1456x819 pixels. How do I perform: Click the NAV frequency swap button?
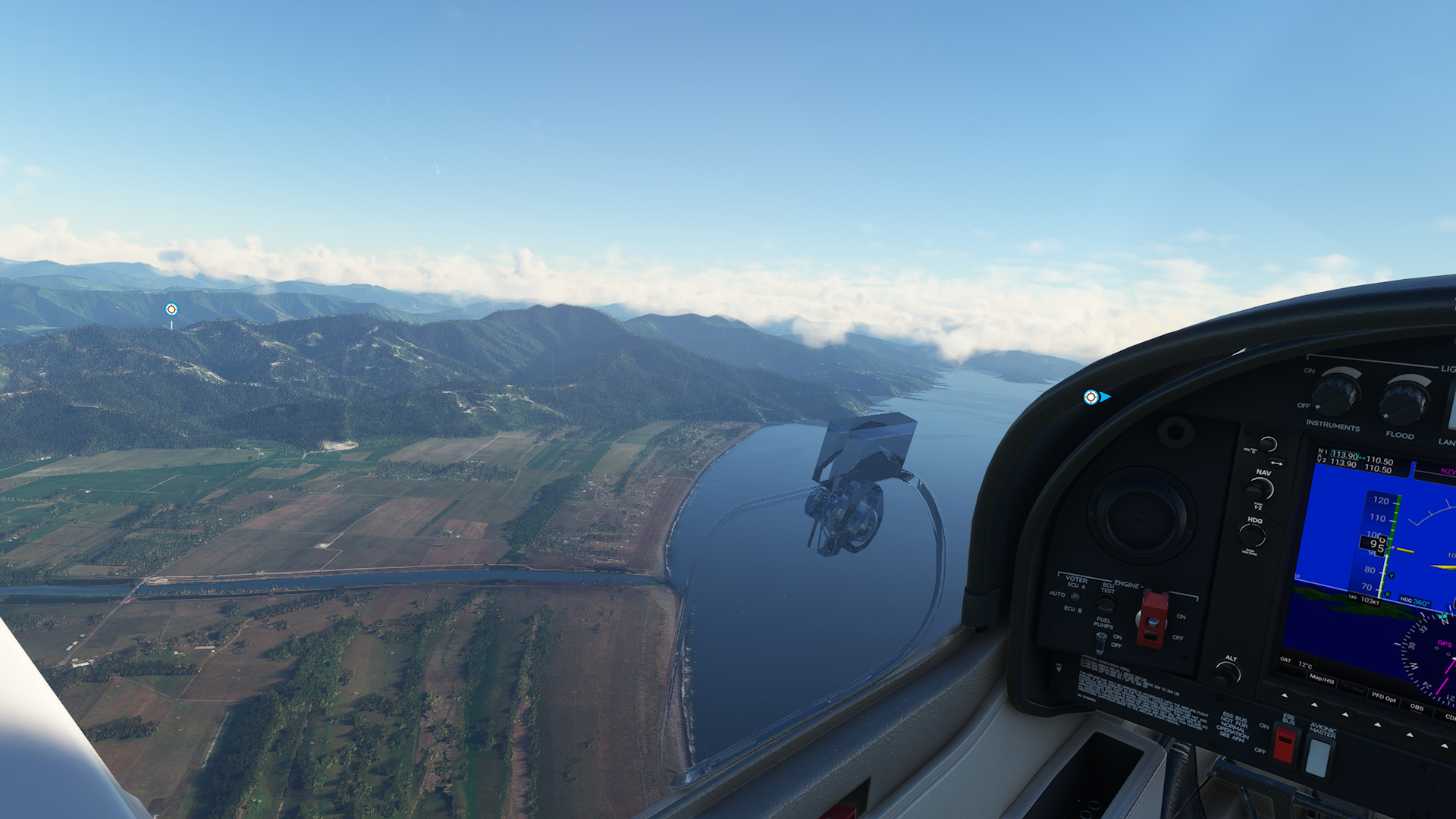pyautogui.click(x=1277, y=463)
